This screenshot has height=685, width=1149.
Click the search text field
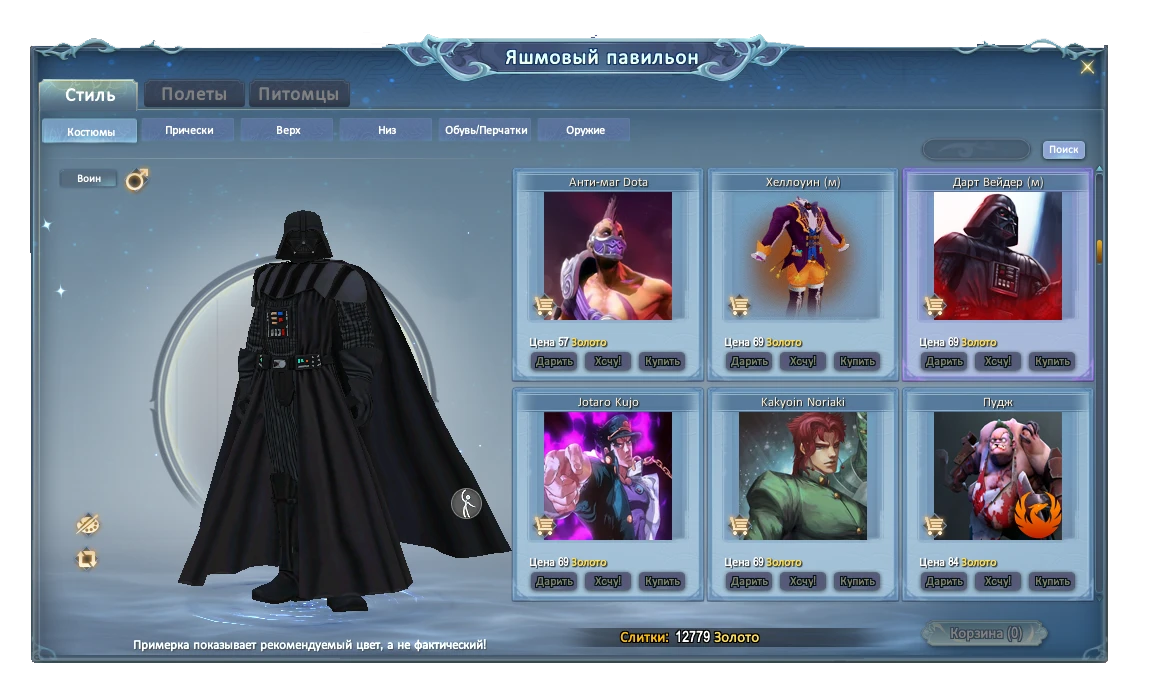coord(976,150)
